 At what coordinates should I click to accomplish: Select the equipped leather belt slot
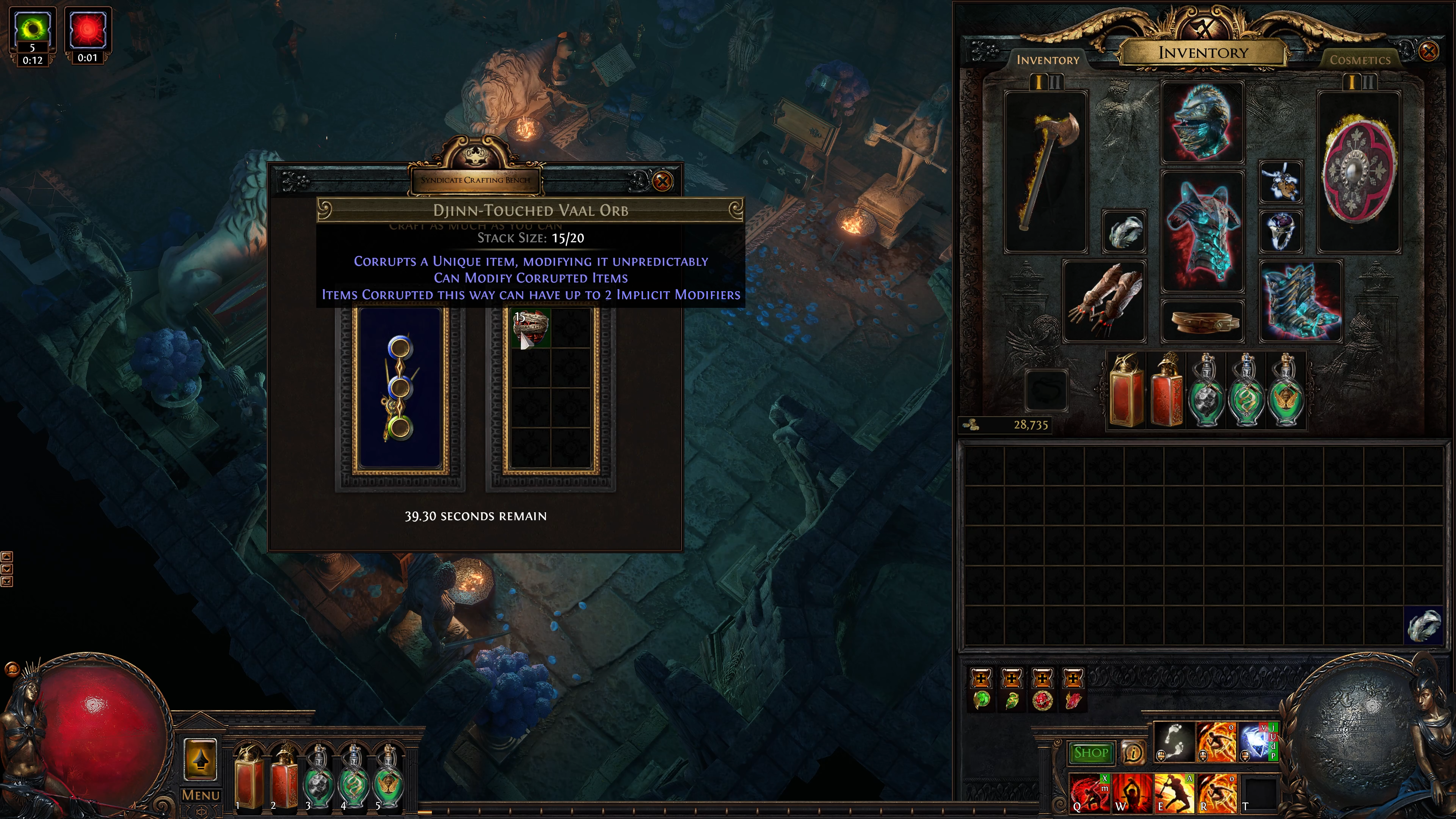[x=1202, y=321]
